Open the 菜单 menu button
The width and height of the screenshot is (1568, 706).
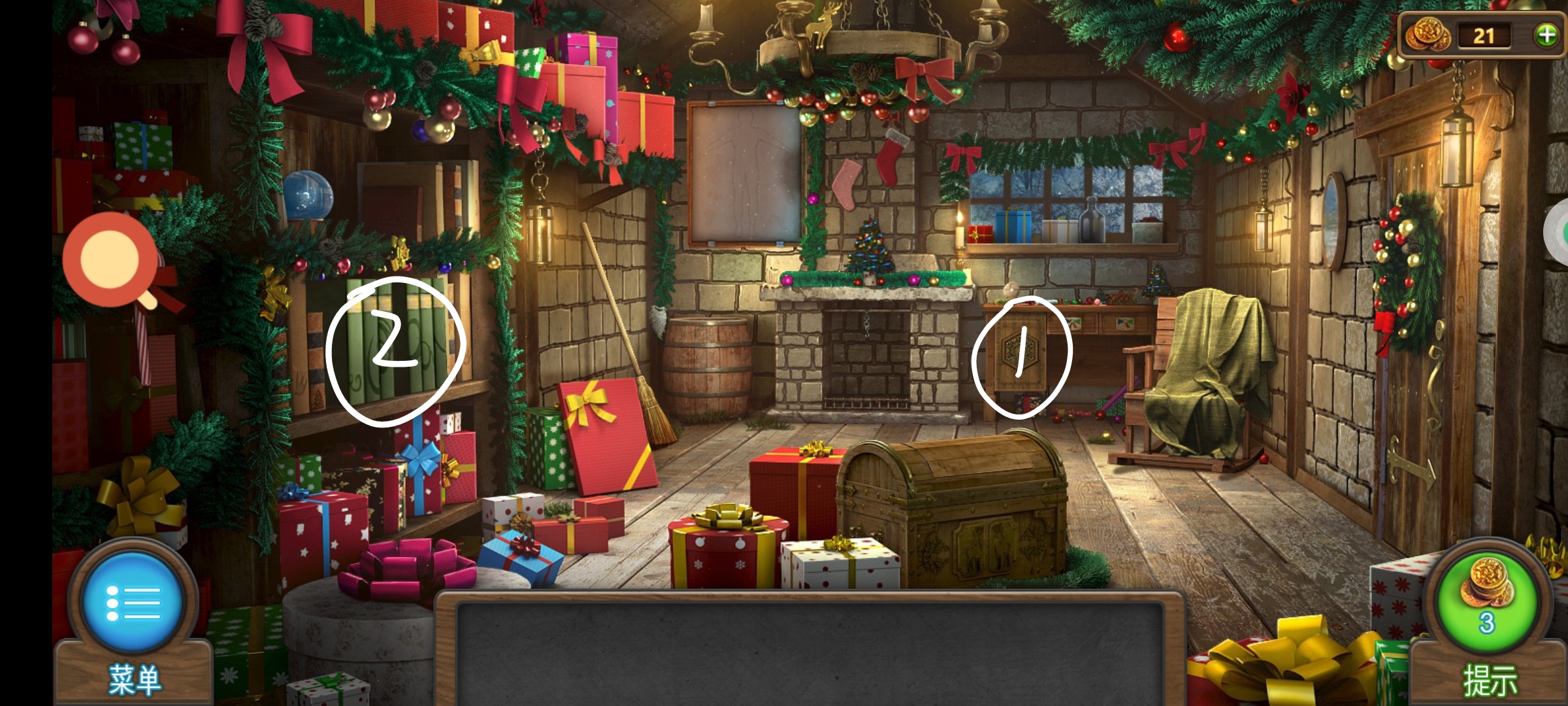pyautogui.click(x=133, y=603)
